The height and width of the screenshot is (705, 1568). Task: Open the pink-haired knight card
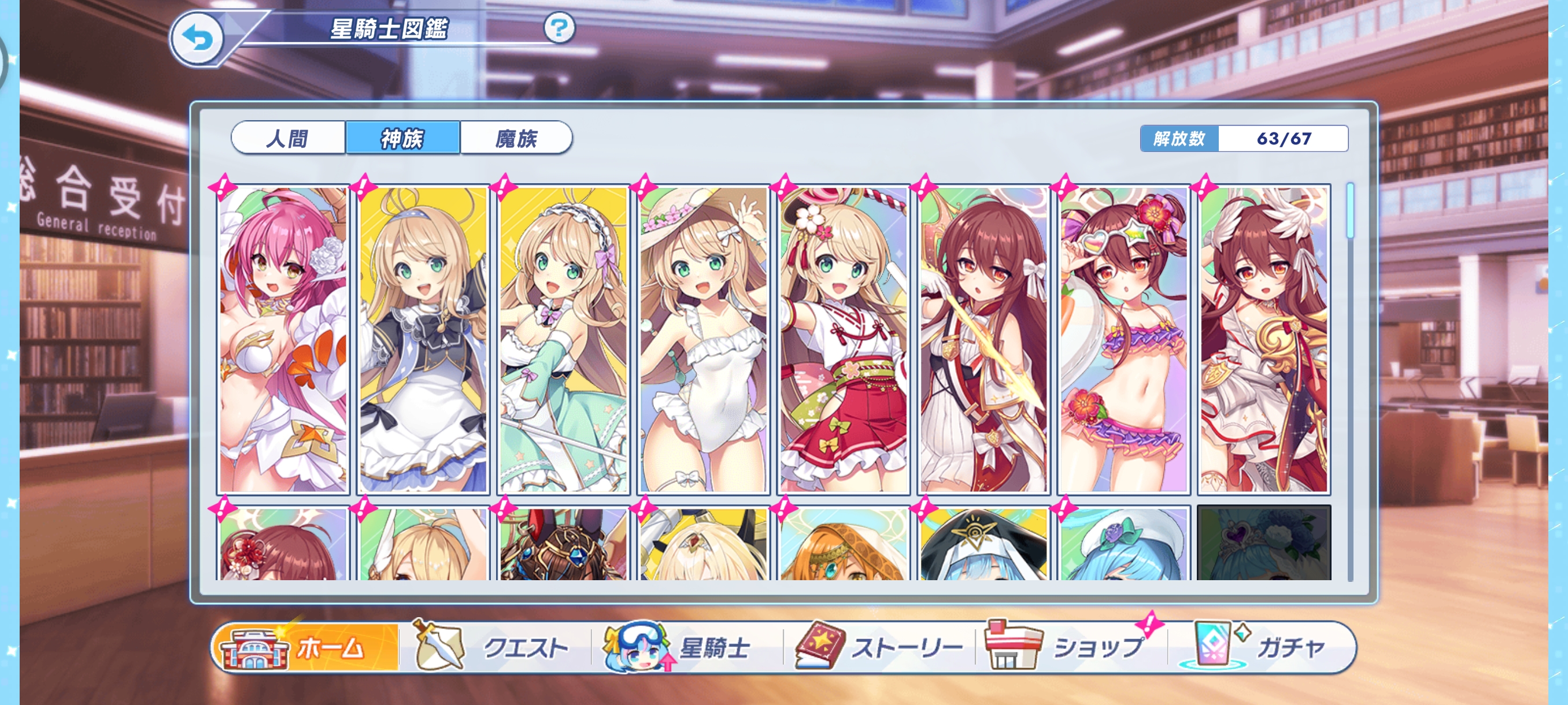coord(283,339)
